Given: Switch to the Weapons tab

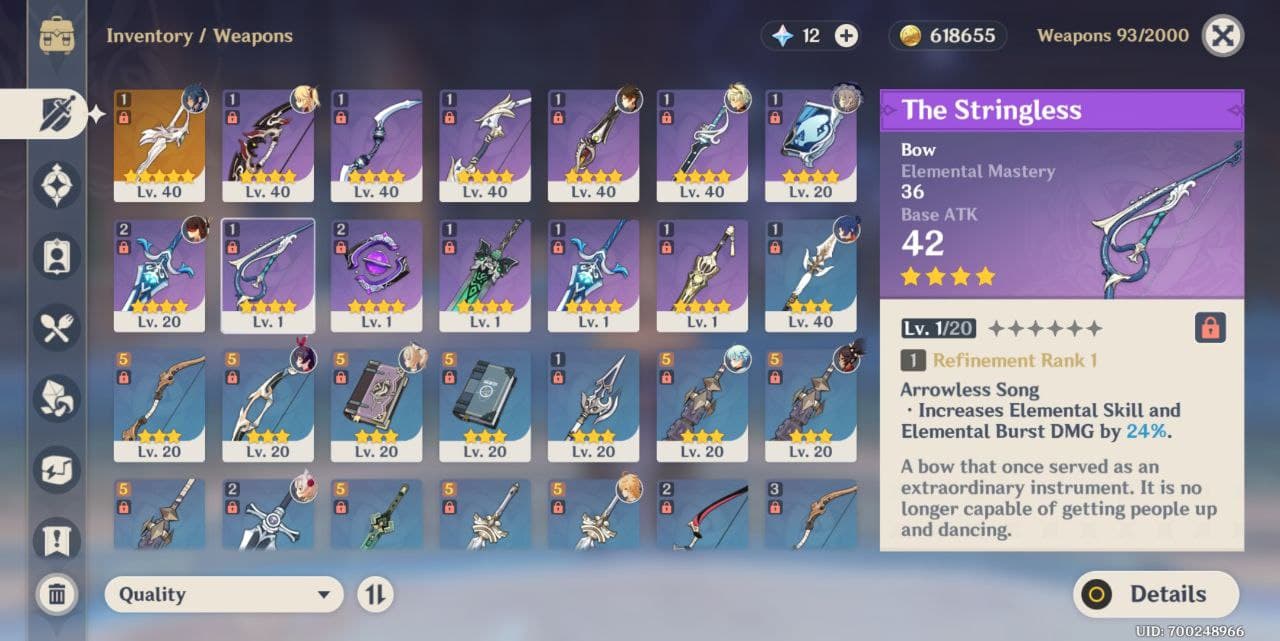Looking at the screenshot, I should pyautogui.click(x=56, y=113).
